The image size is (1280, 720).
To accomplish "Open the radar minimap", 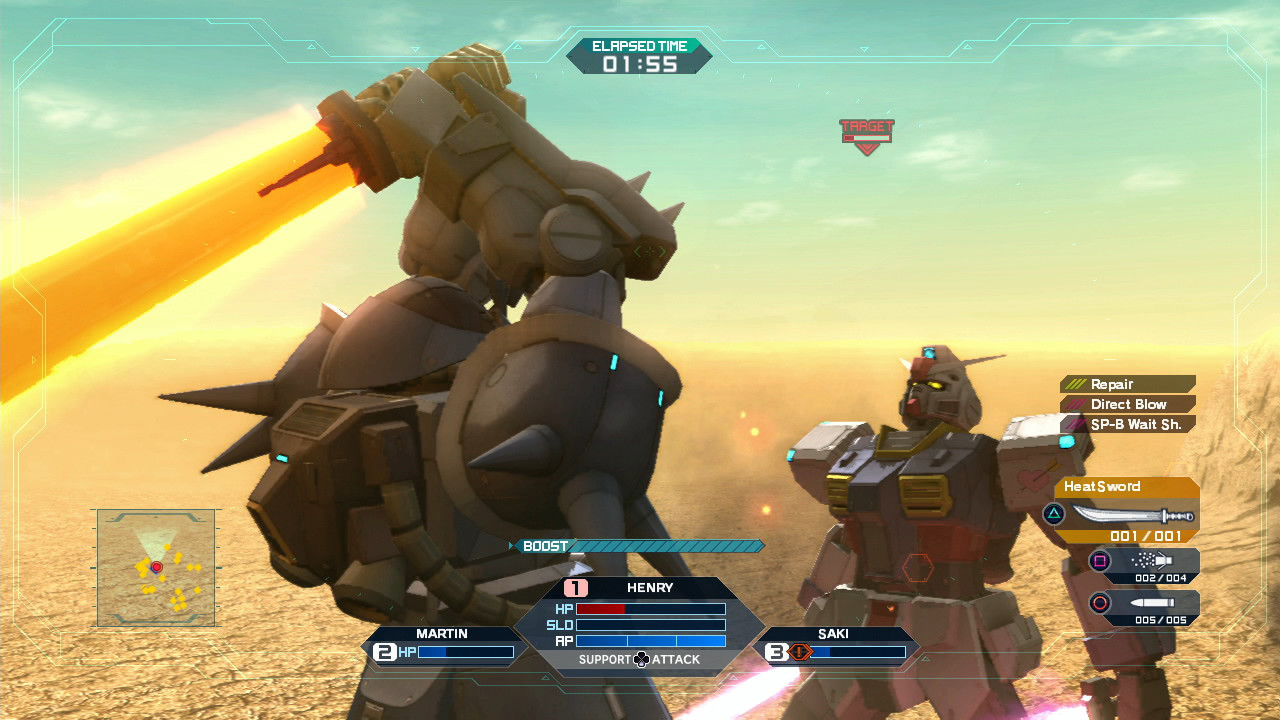I will (x=156, y=567).
